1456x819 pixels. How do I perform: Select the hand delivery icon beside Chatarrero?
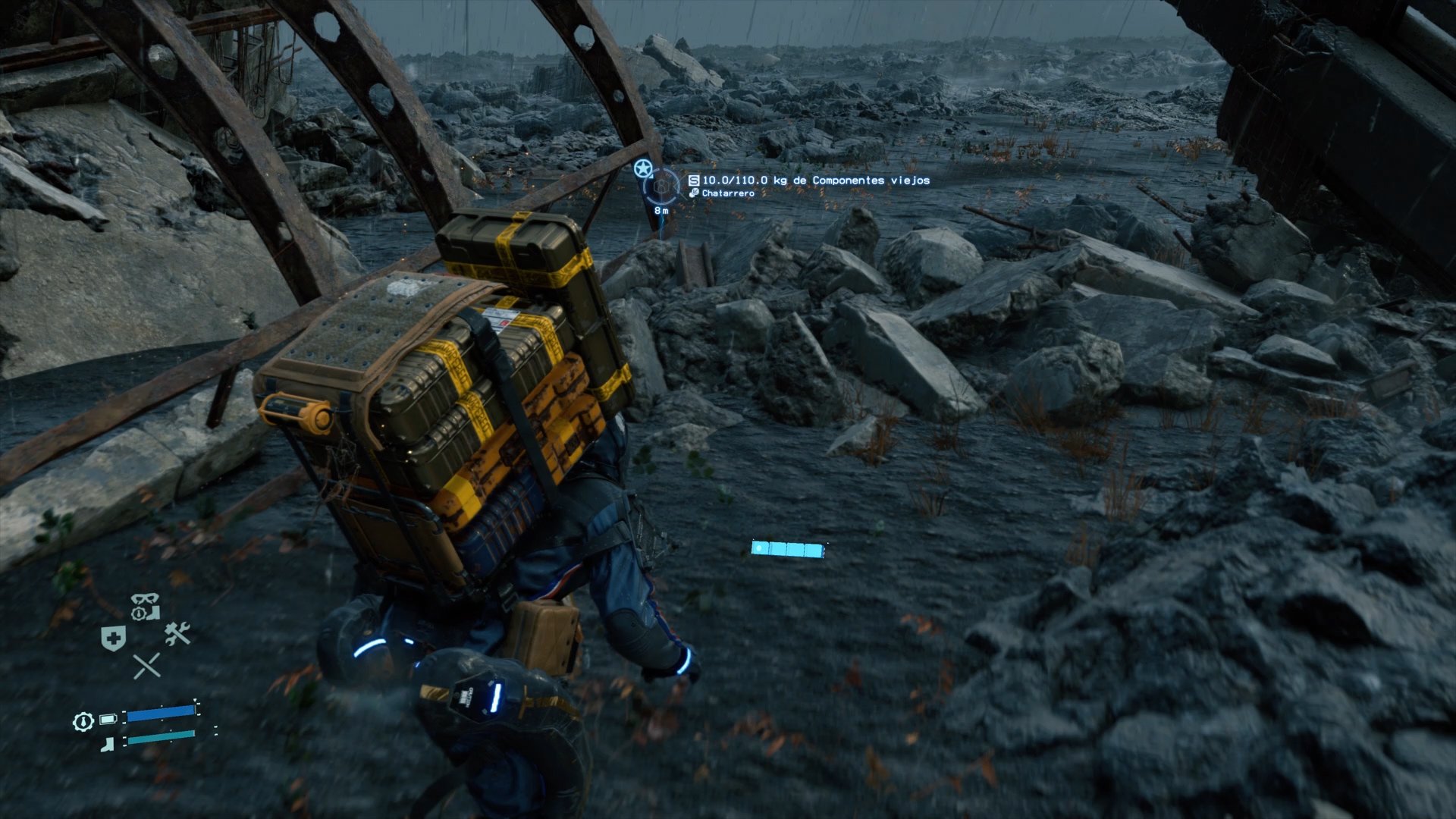click(694, 193)
